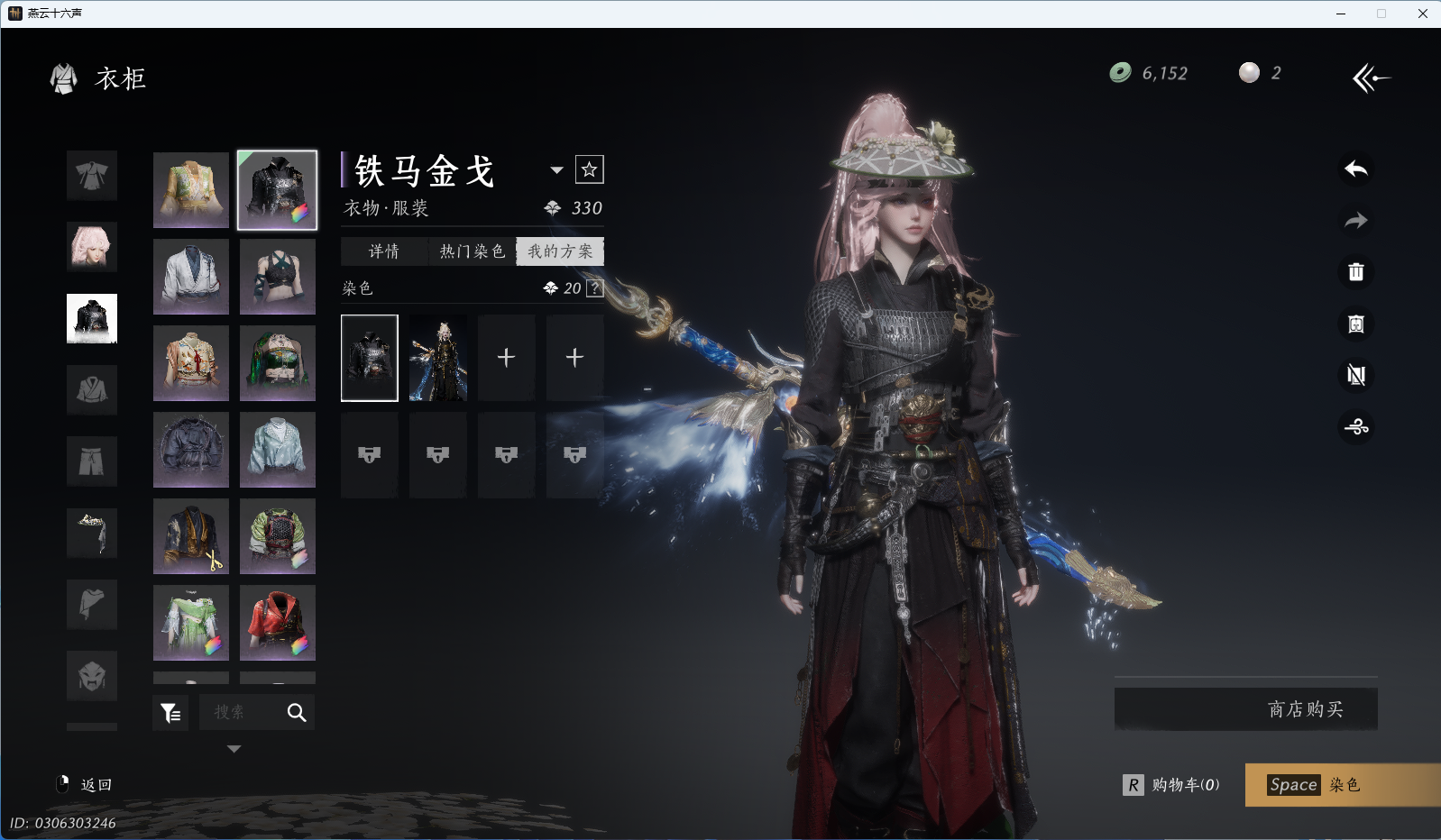
Task: Pick the light green dress outfit thumbnail
Action: pyautogui.click(x=191, y=623)
